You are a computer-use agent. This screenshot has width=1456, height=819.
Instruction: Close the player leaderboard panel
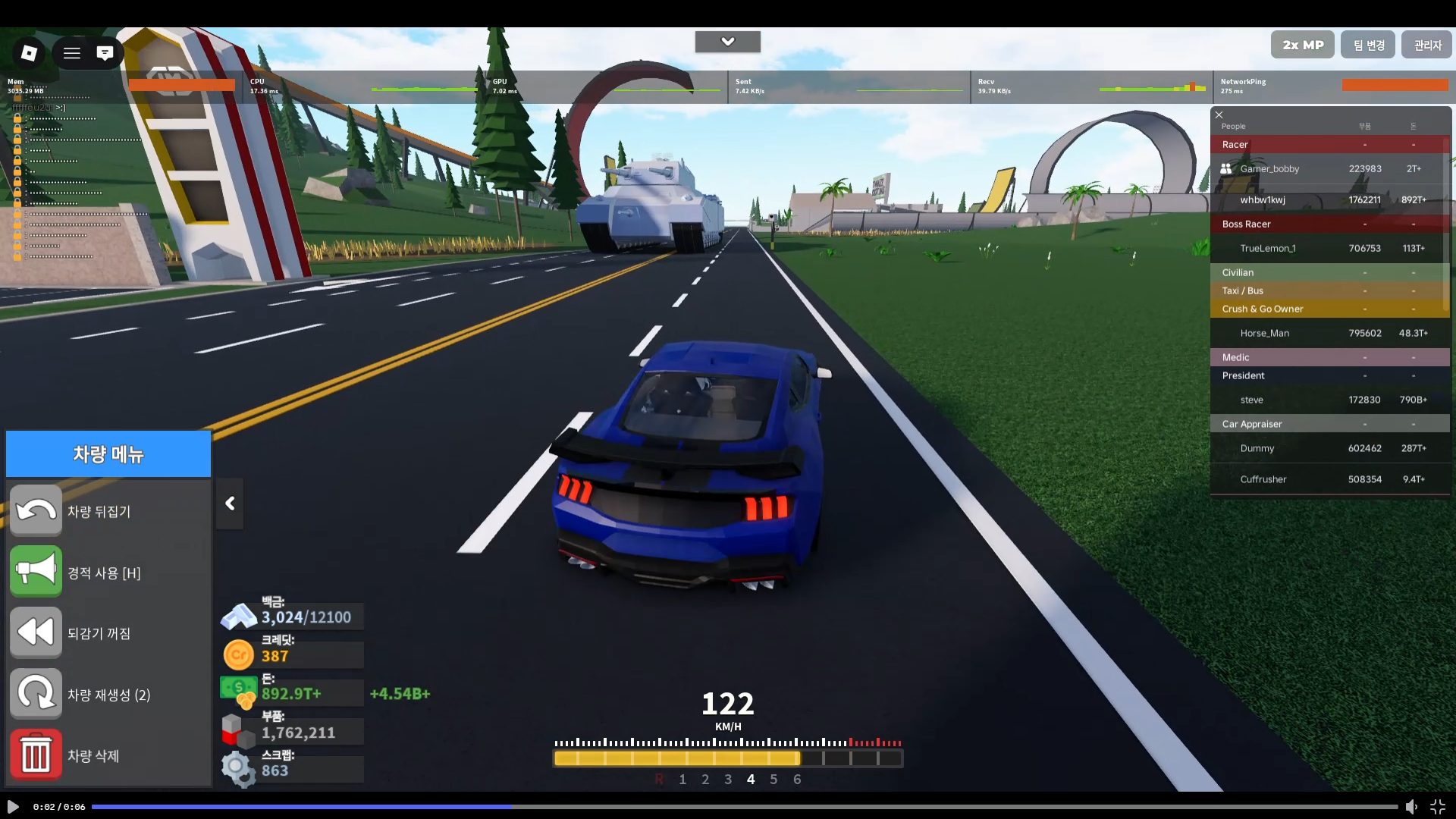[x=1219, y=115]
